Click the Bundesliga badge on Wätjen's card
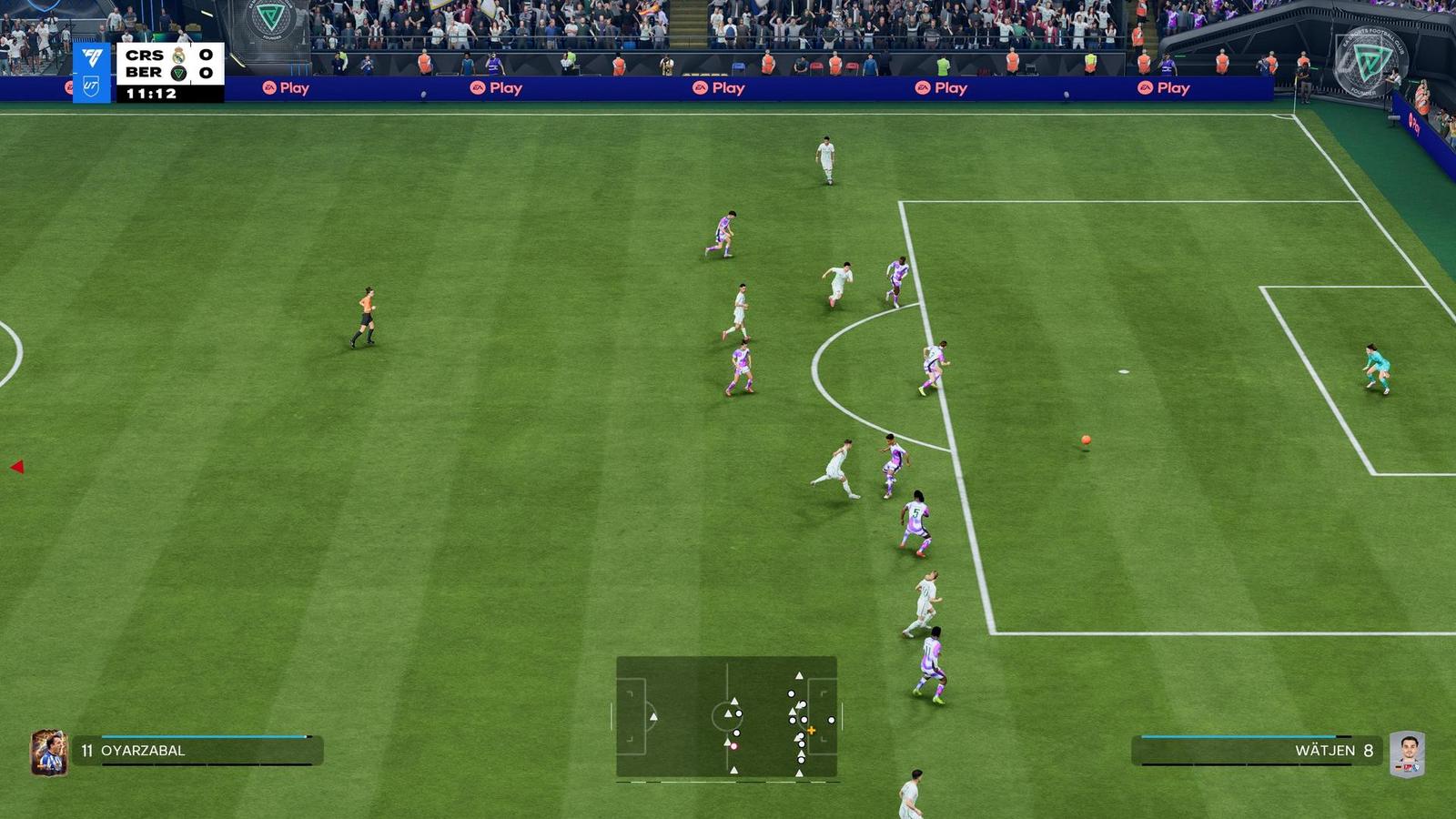The width and height of the screenshot is (1456, 819). (x=1408, y=767)
